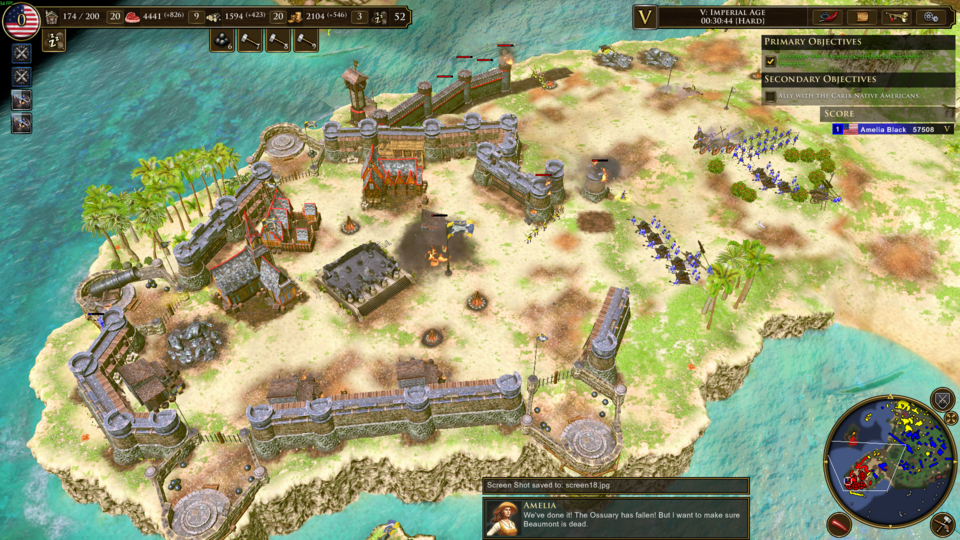Click the hammer and axe minimap button

click(x=942, y=523)
